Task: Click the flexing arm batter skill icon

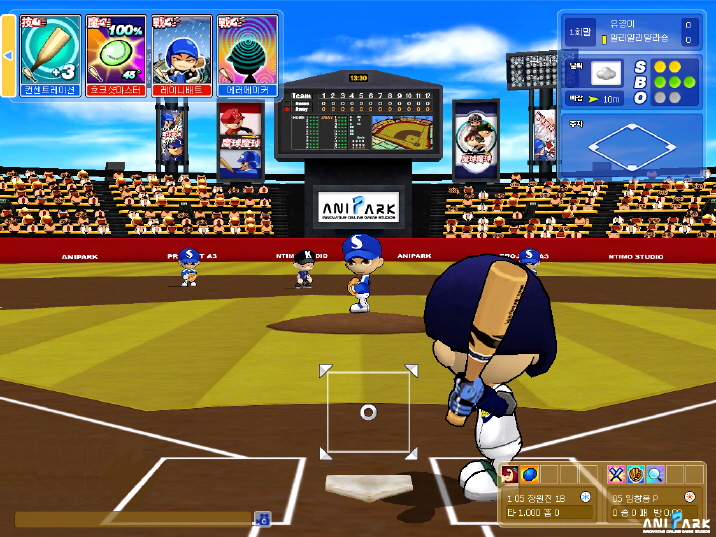Action: pyautogui.click(x=511, y=474)
